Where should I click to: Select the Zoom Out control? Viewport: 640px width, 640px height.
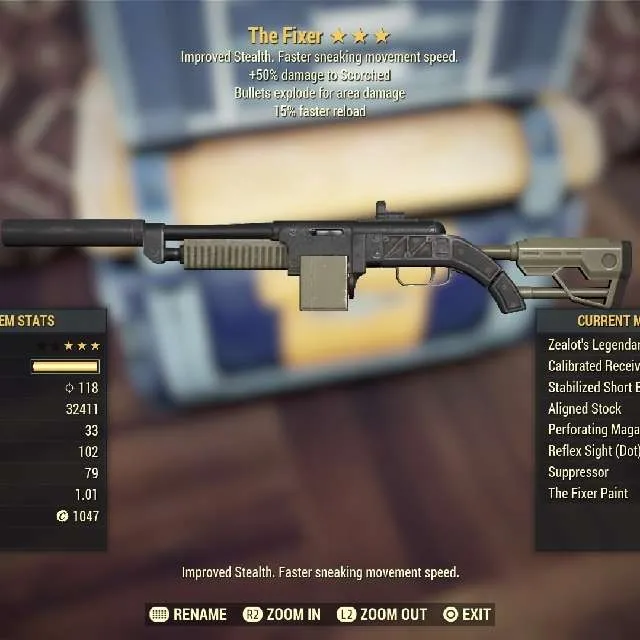pyautogui.click(x=382, y=614)
